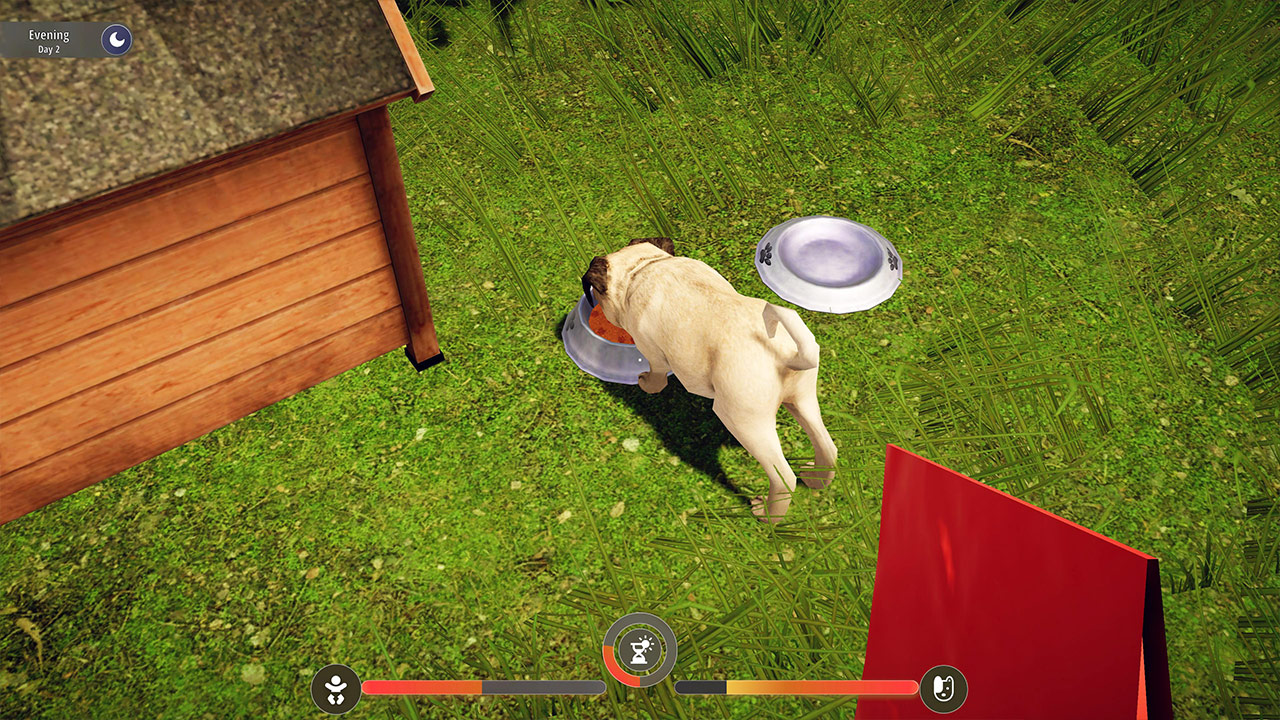Click the hourglass timer icon at bottom center
The height and width of the screenshot is (720, 1280).
[640, 650]
